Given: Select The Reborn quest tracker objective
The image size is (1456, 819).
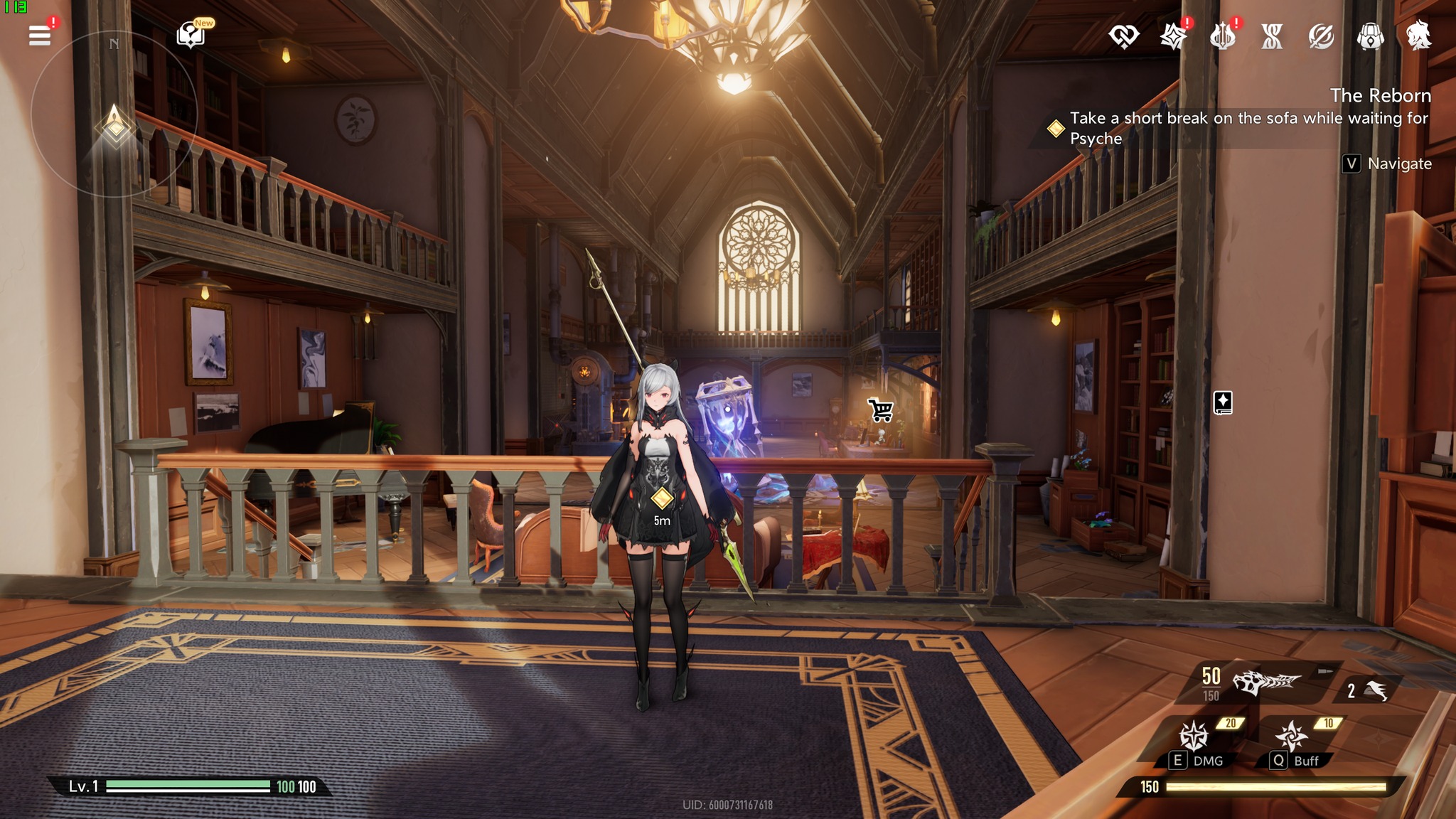Looking at the screenshot, I should tap(1248, 128).
